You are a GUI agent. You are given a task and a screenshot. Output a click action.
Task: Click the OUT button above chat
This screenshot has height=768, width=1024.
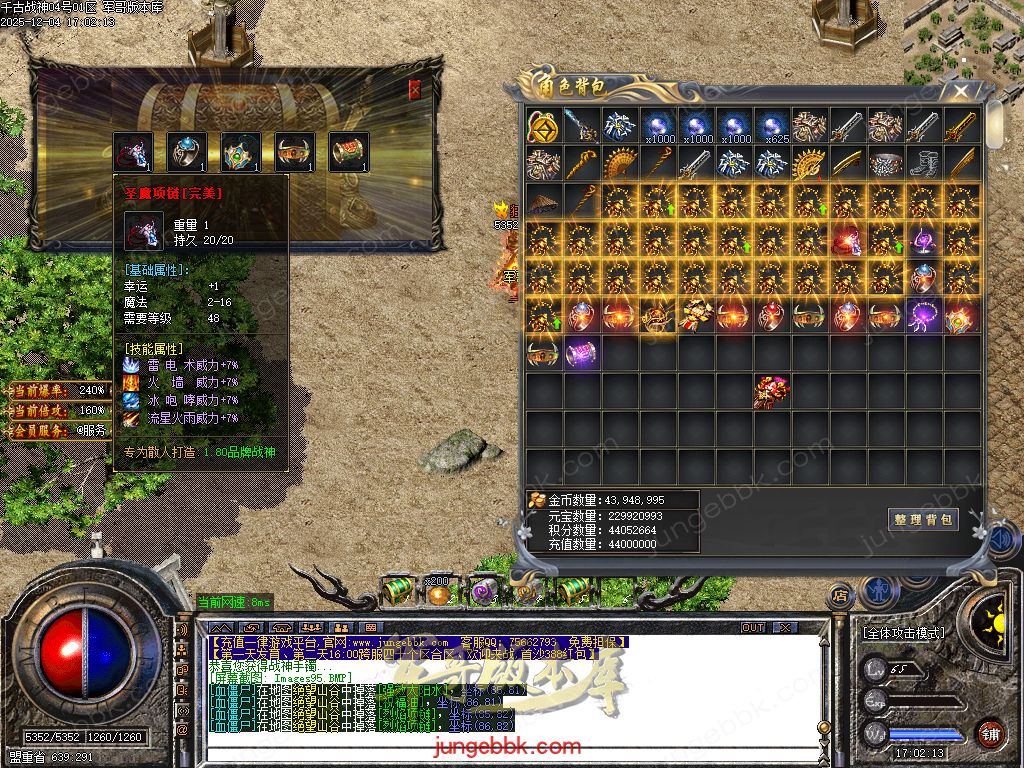752,628
